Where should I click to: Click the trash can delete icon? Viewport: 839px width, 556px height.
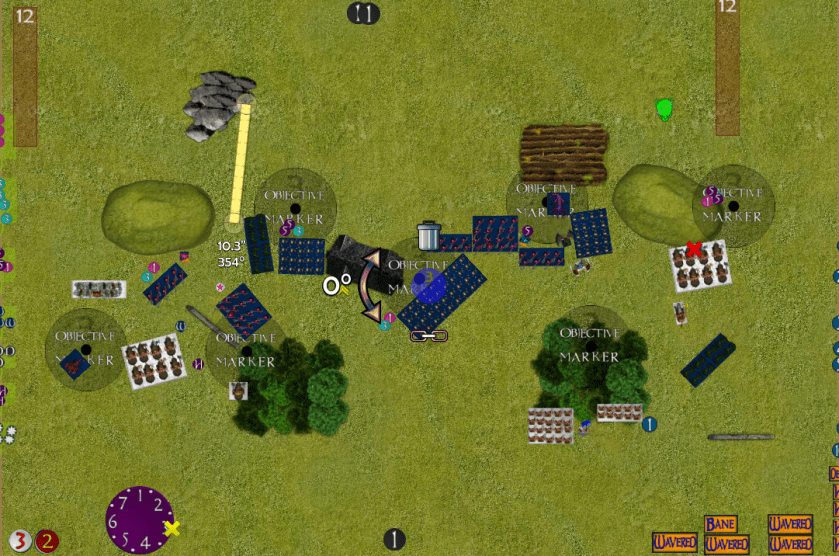pyautogui.click(x=428, y=236)
